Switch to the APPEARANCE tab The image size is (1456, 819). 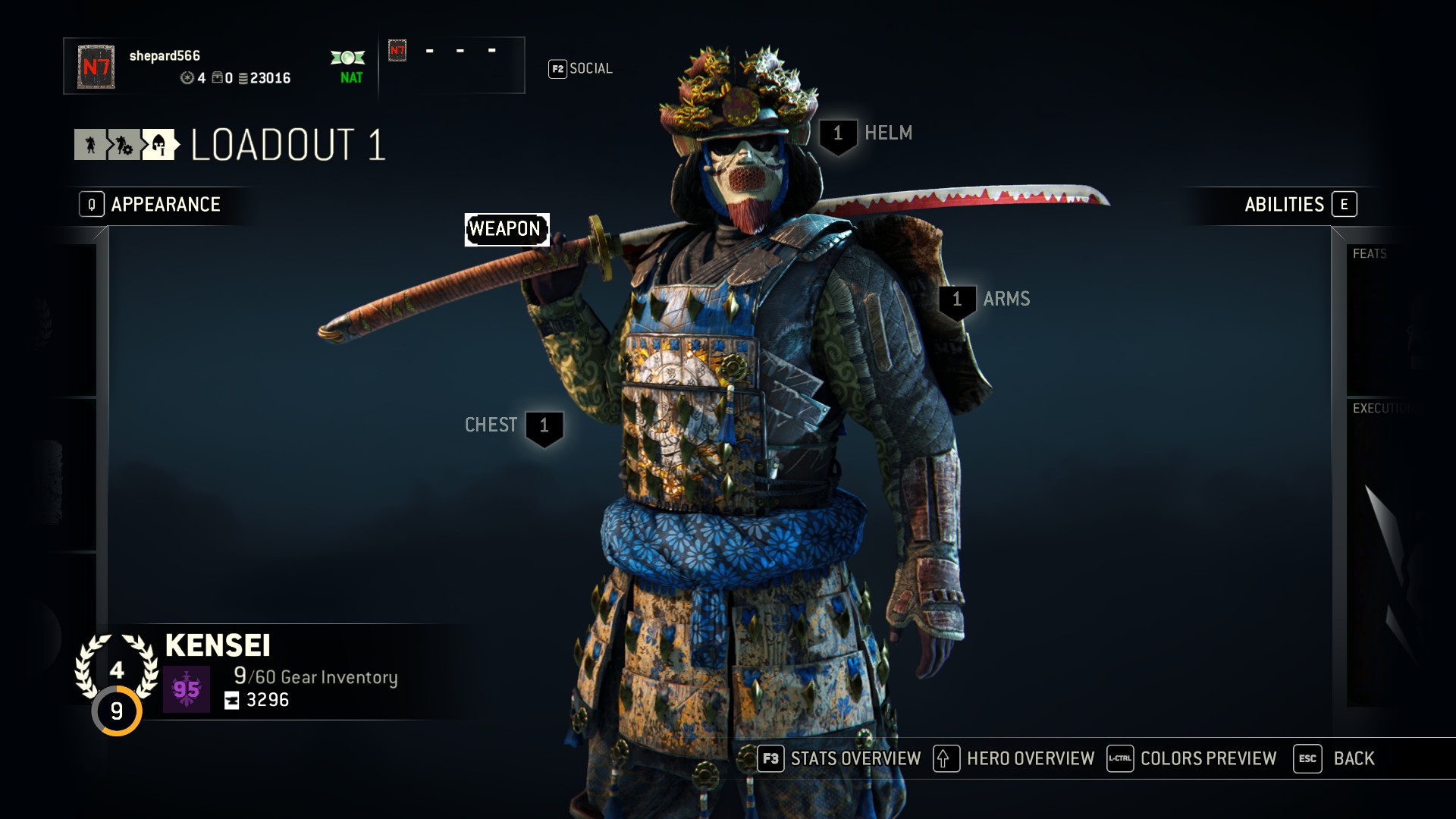tap(165, 204)
